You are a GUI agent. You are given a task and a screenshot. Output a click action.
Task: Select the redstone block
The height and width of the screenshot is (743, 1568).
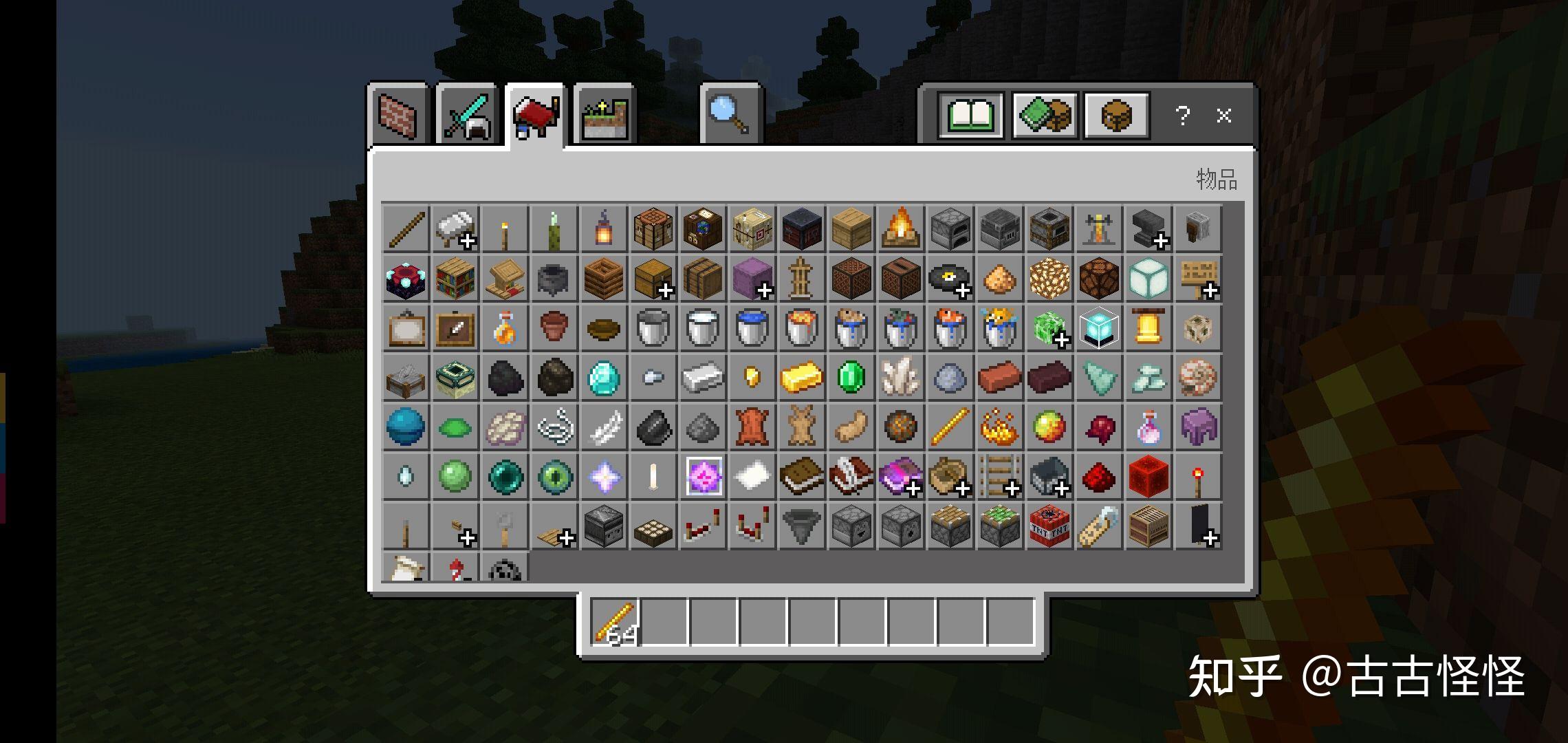[1148, 476]
